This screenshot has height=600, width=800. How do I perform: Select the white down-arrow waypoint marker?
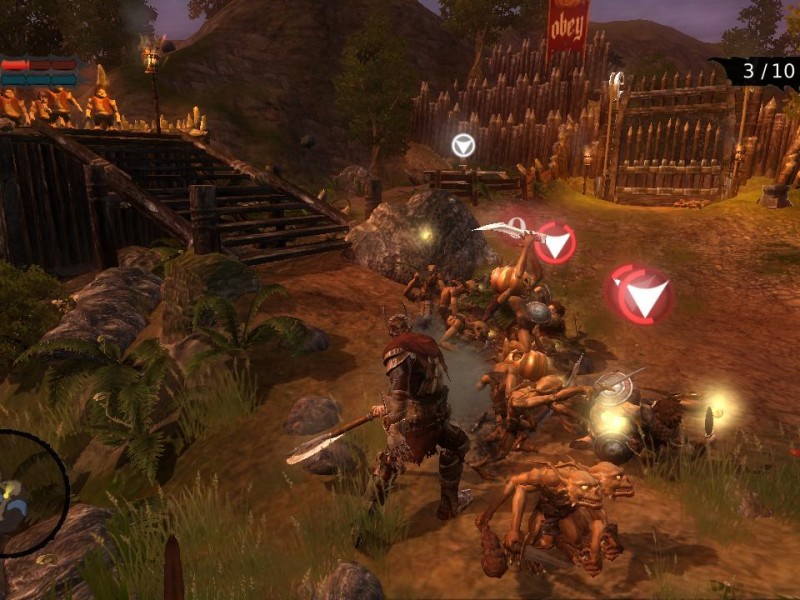coord(462,146)
